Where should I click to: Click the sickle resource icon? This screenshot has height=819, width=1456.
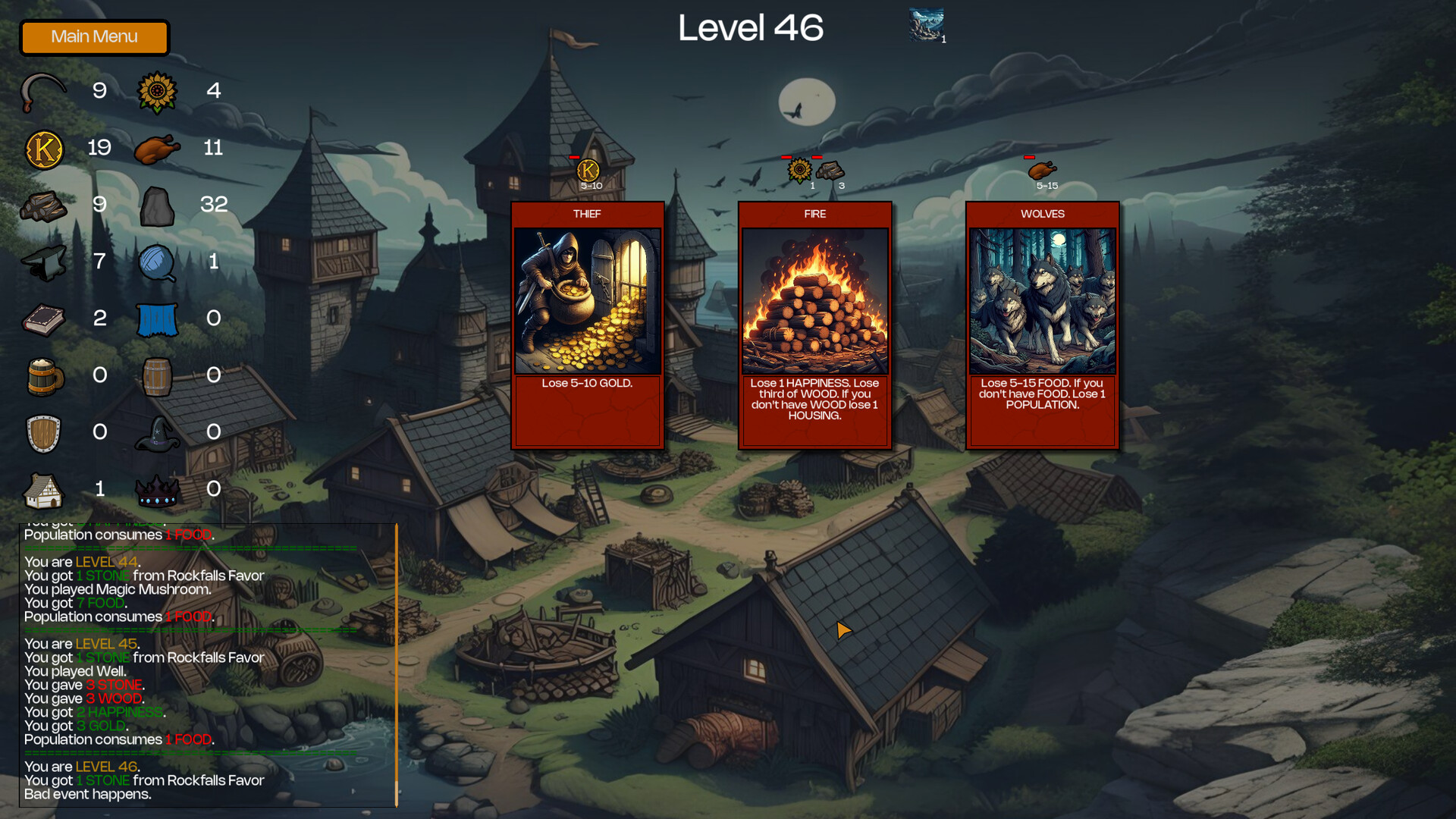tap(43, 91)
